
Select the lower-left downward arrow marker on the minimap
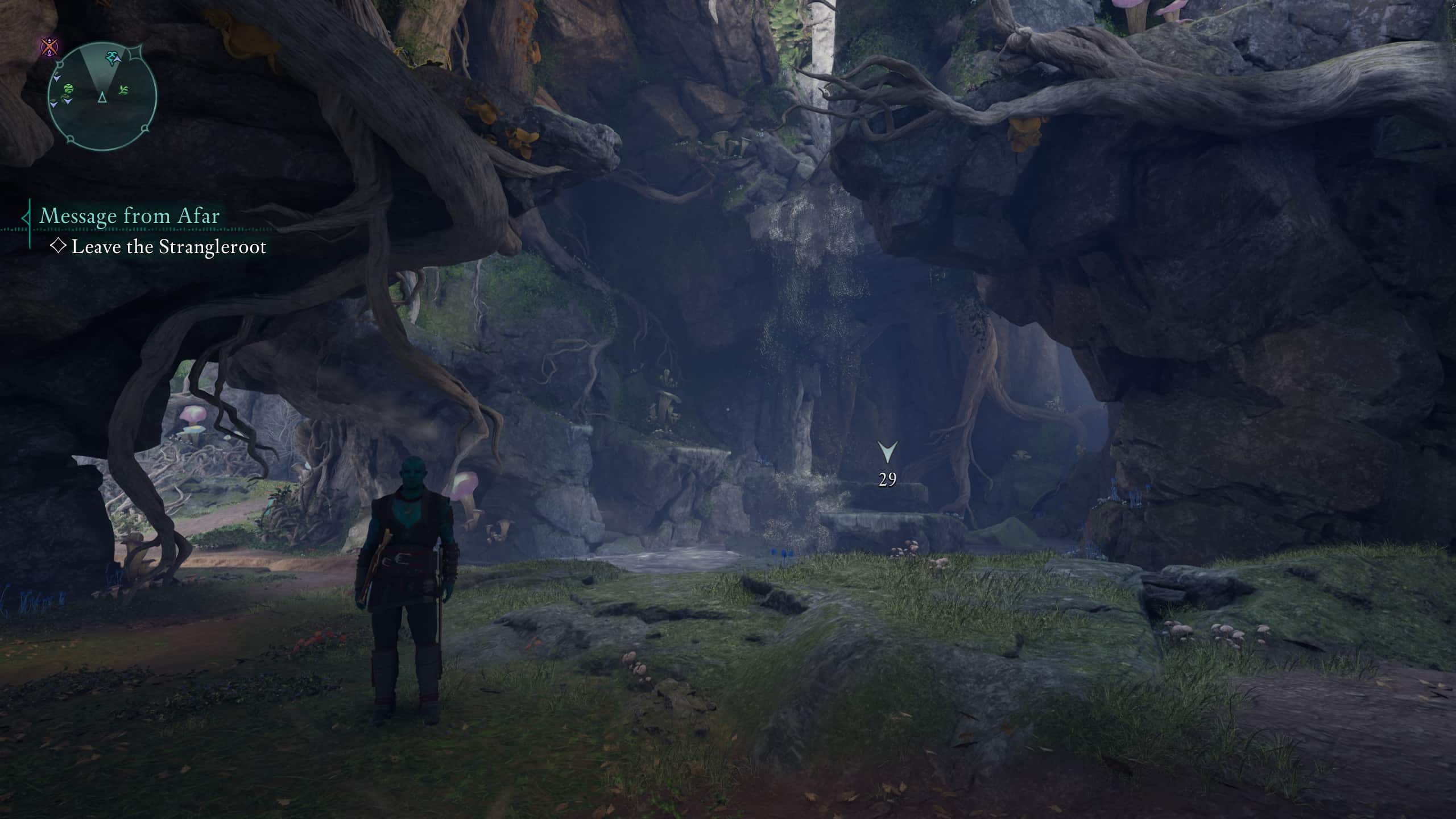click(53, 105)
